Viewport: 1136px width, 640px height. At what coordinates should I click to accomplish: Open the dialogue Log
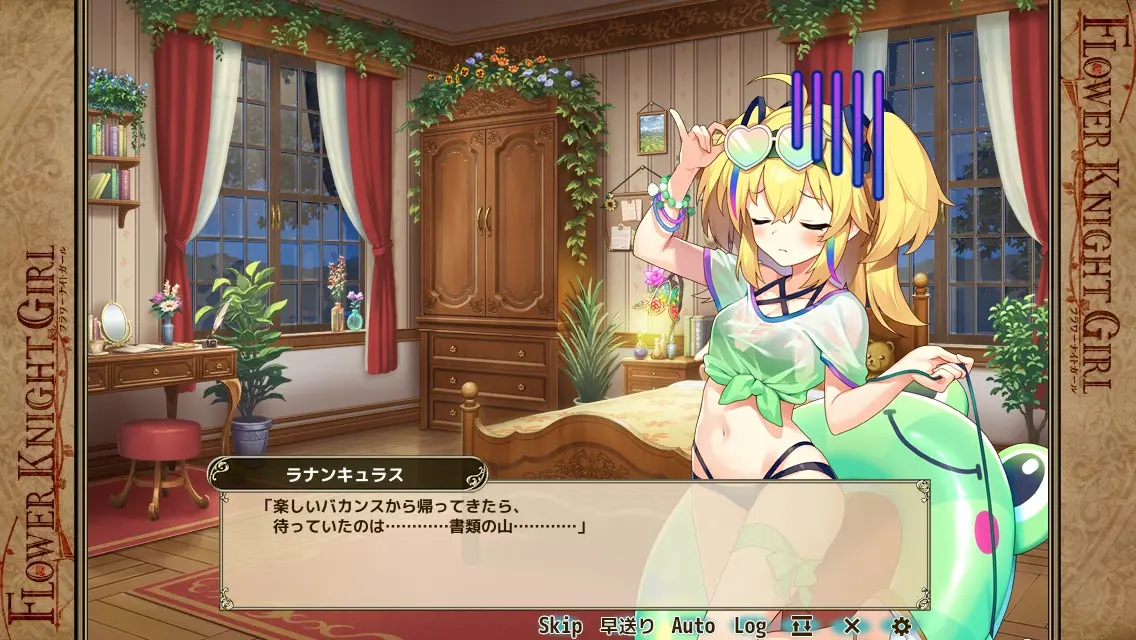tap(750, 626)
